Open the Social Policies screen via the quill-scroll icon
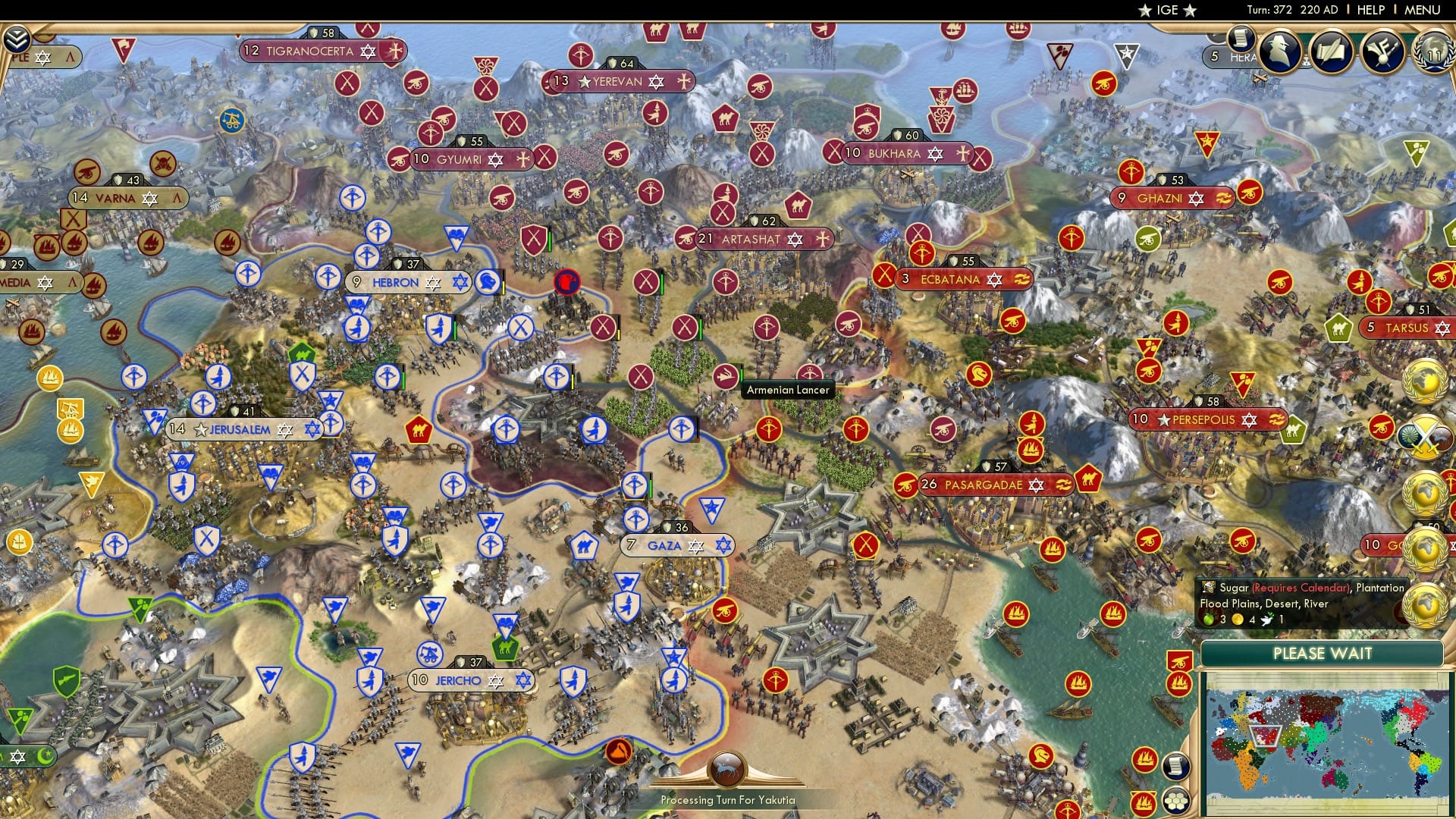This screenshot has height=819, width=1456. [1330, 52]
